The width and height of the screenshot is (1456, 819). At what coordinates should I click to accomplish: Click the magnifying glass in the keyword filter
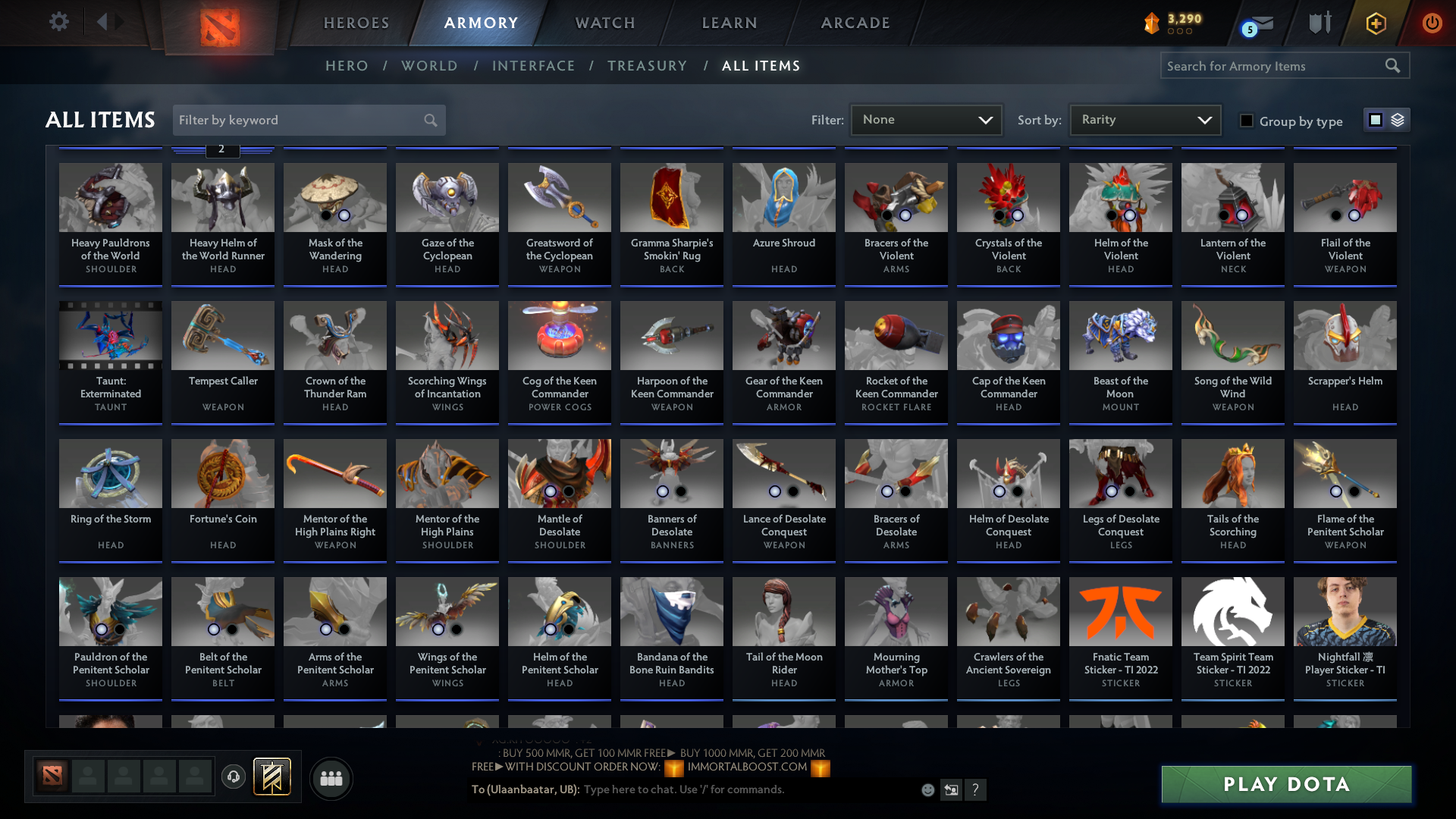pyautogui.click(x=429, y=120)
